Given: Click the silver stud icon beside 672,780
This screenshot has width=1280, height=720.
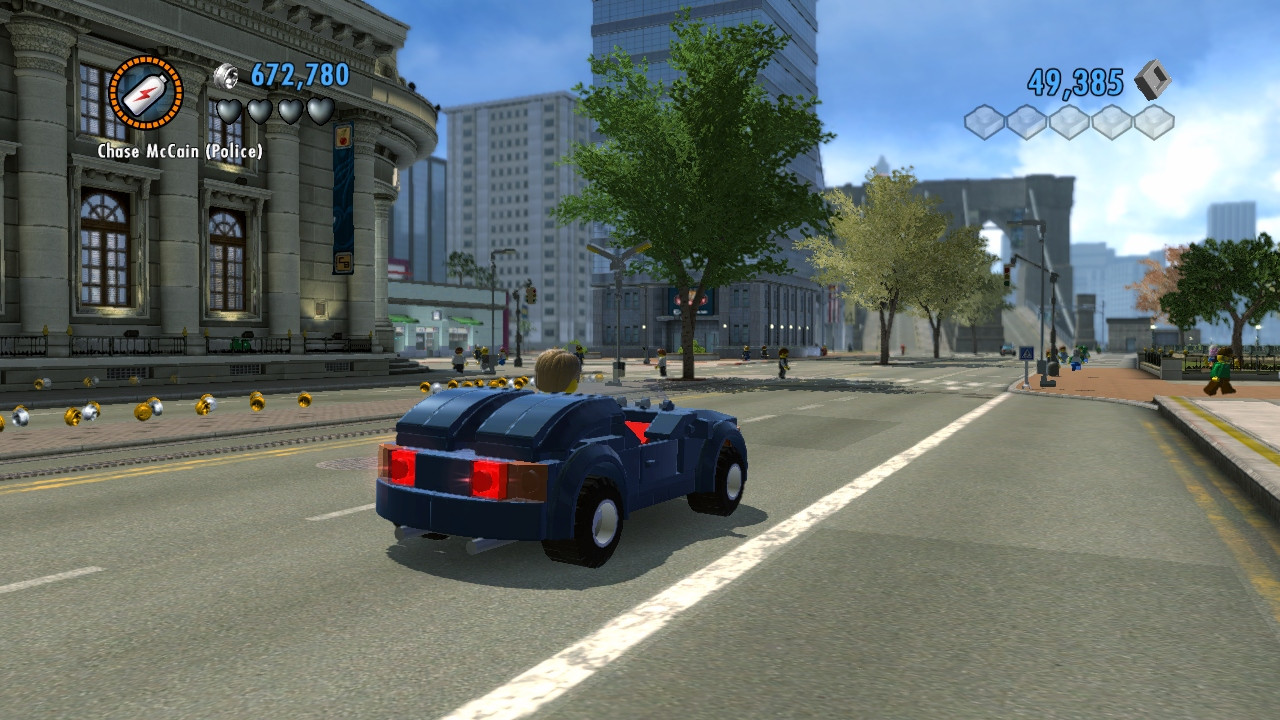Looking at the screenshot, I should (x=227, y=75).
